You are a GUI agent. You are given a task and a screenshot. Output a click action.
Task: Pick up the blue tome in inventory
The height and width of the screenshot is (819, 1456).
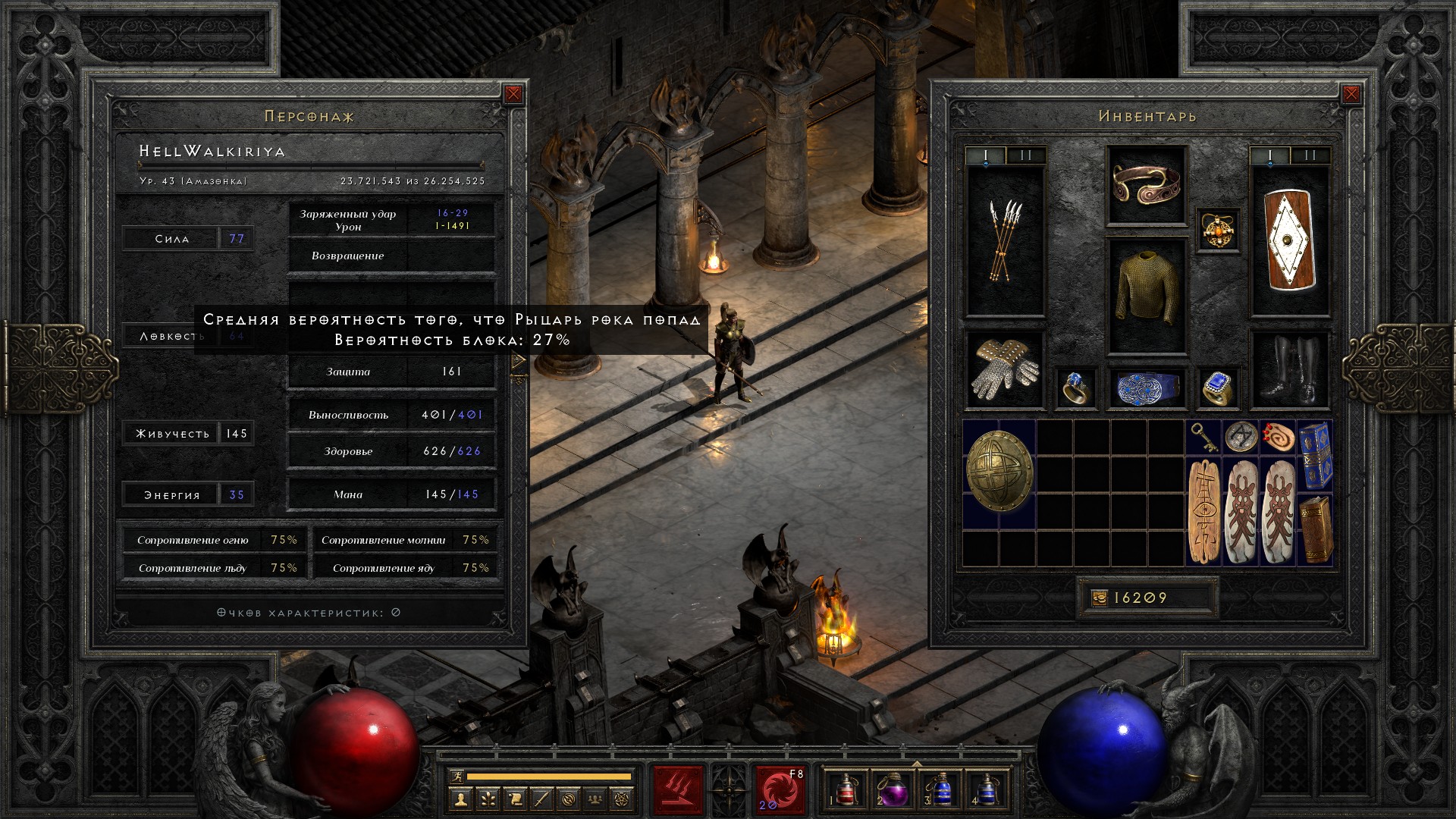coord(1315,455)
